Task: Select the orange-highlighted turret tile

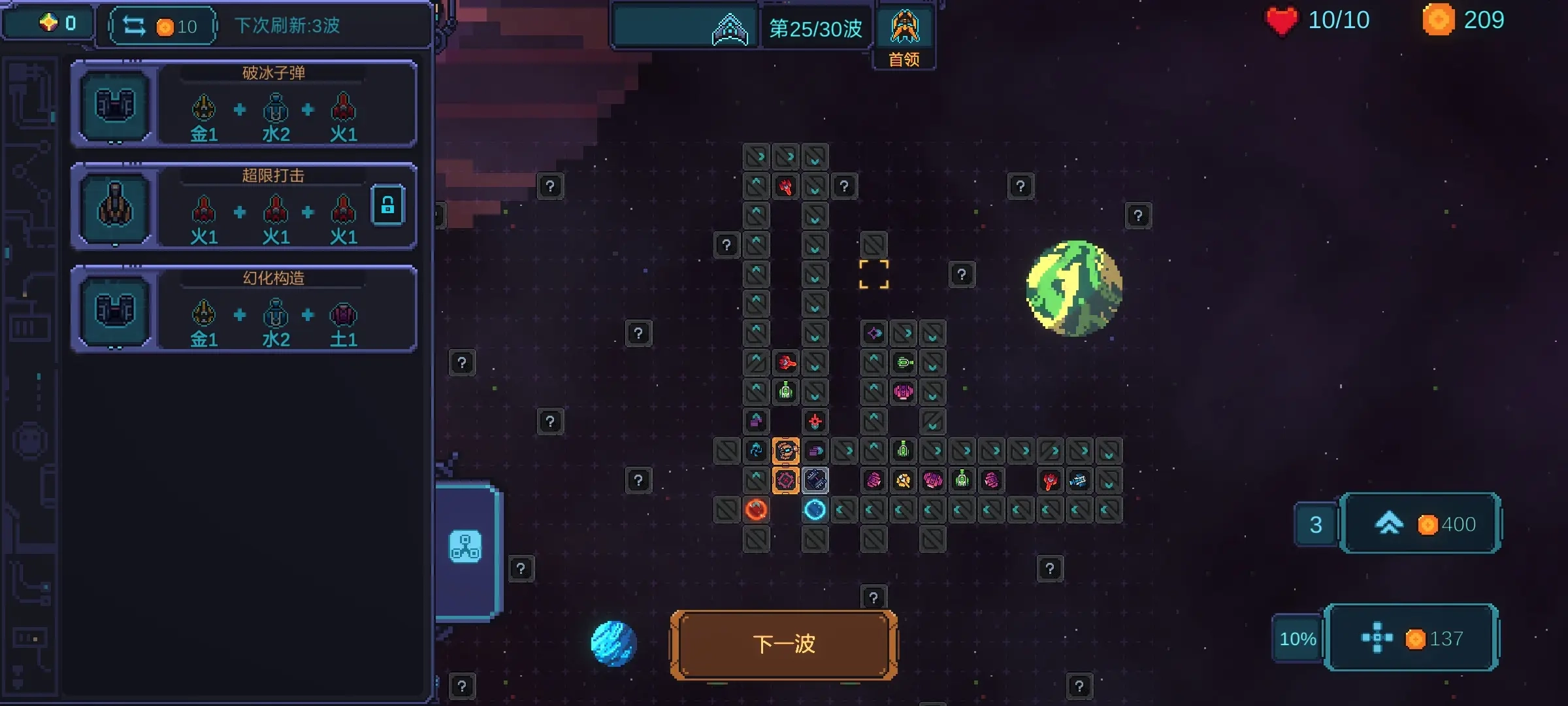Action: click(x=785, y=450)
